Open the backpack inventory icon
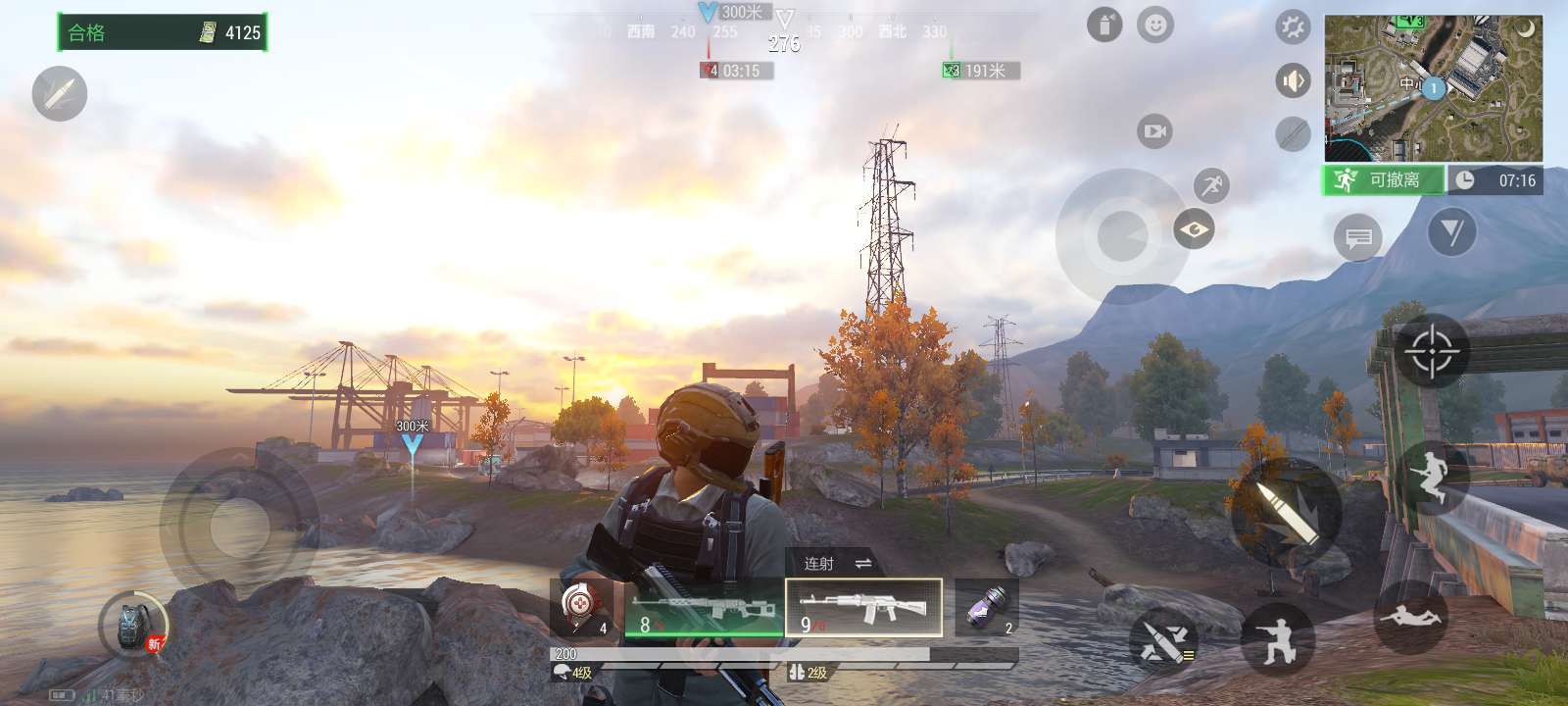The height and width of the screenshot is (706, 1568). click(x=133, y=626)
